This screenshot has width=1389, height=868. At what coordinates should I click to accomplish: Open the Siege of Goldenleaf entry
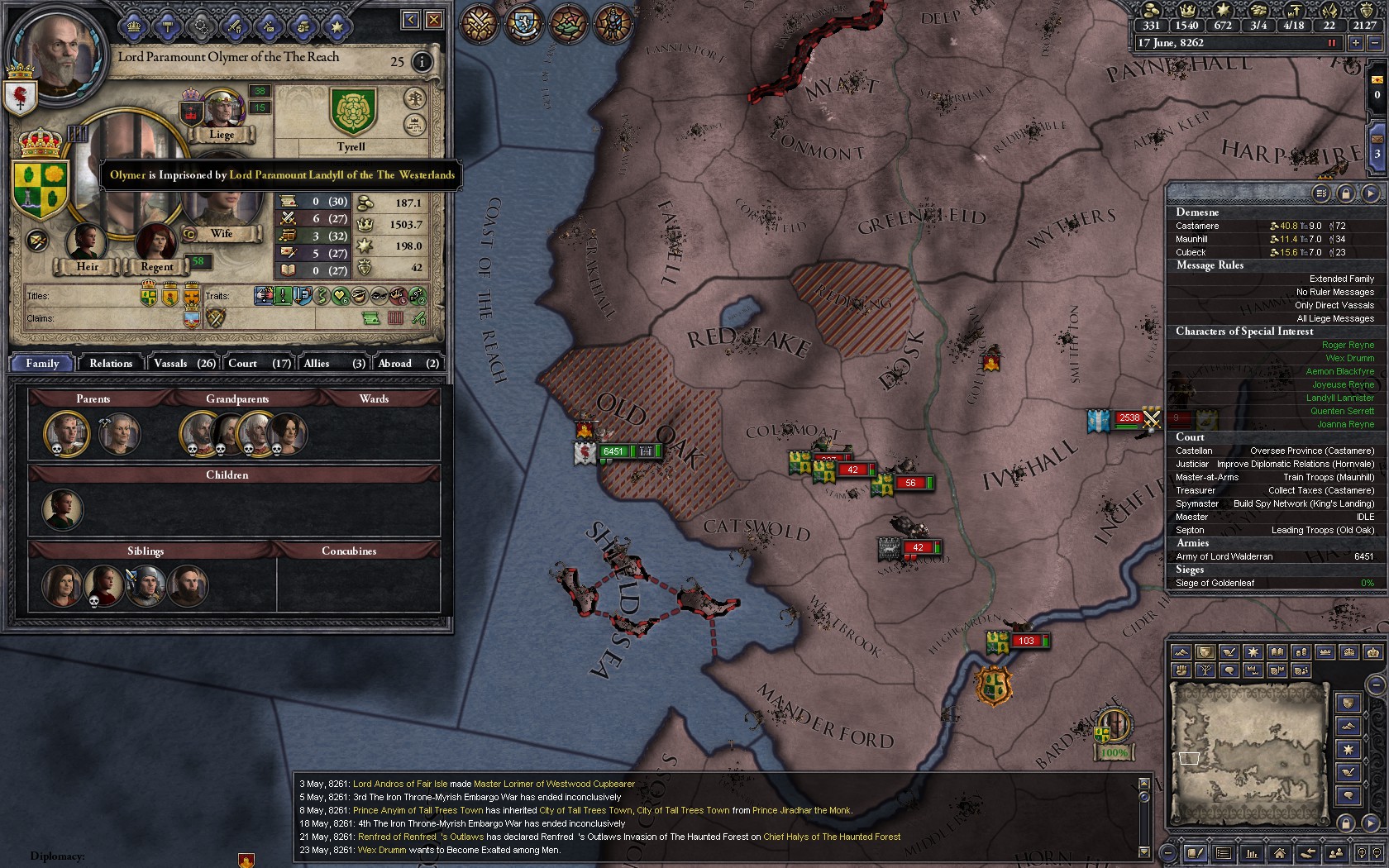(x=1215, y=583)
